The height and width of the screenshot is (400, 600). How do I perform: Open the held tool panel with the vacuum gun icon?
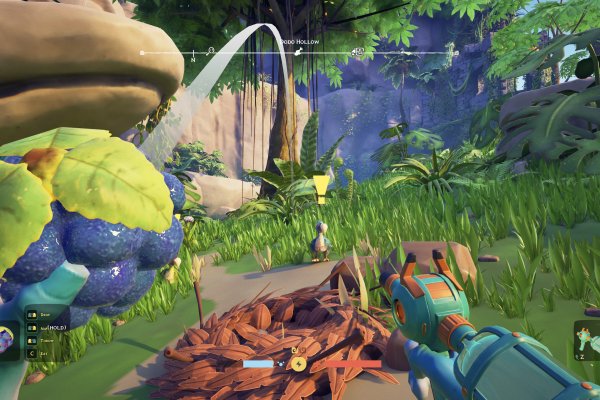586,340
